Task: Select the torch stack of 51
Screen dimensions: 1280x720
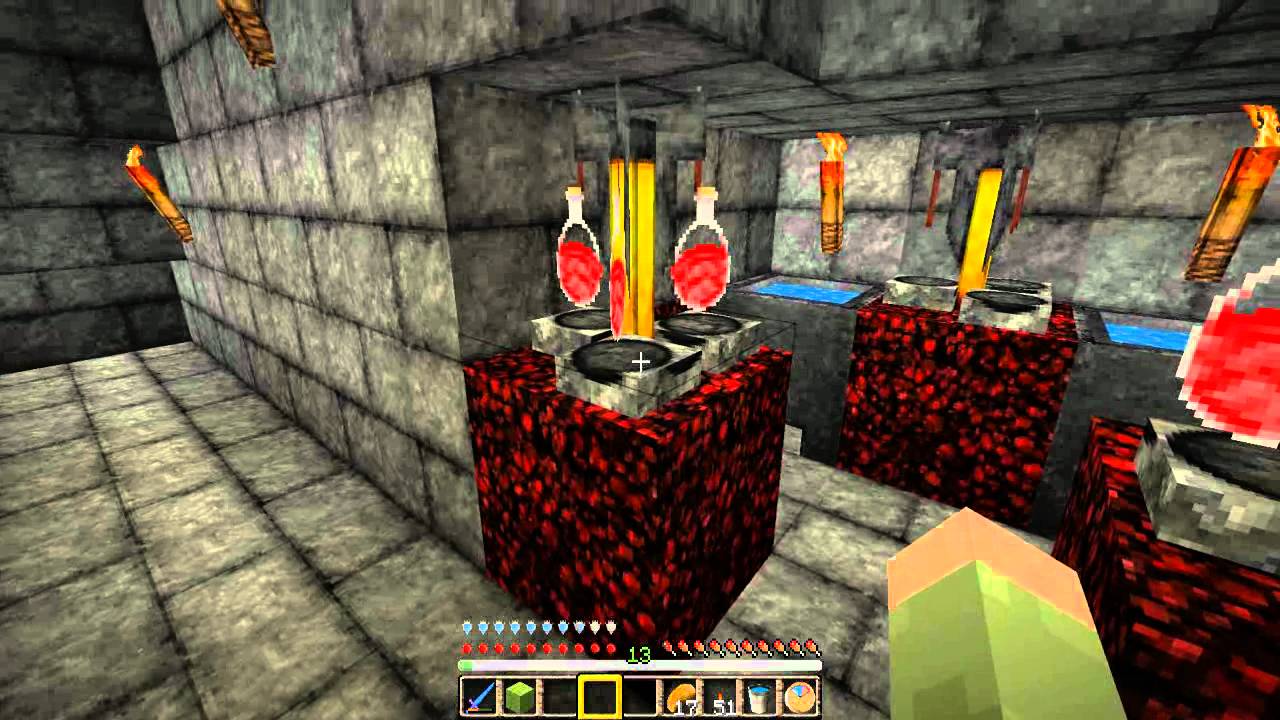Action: [x=721, y=696]
